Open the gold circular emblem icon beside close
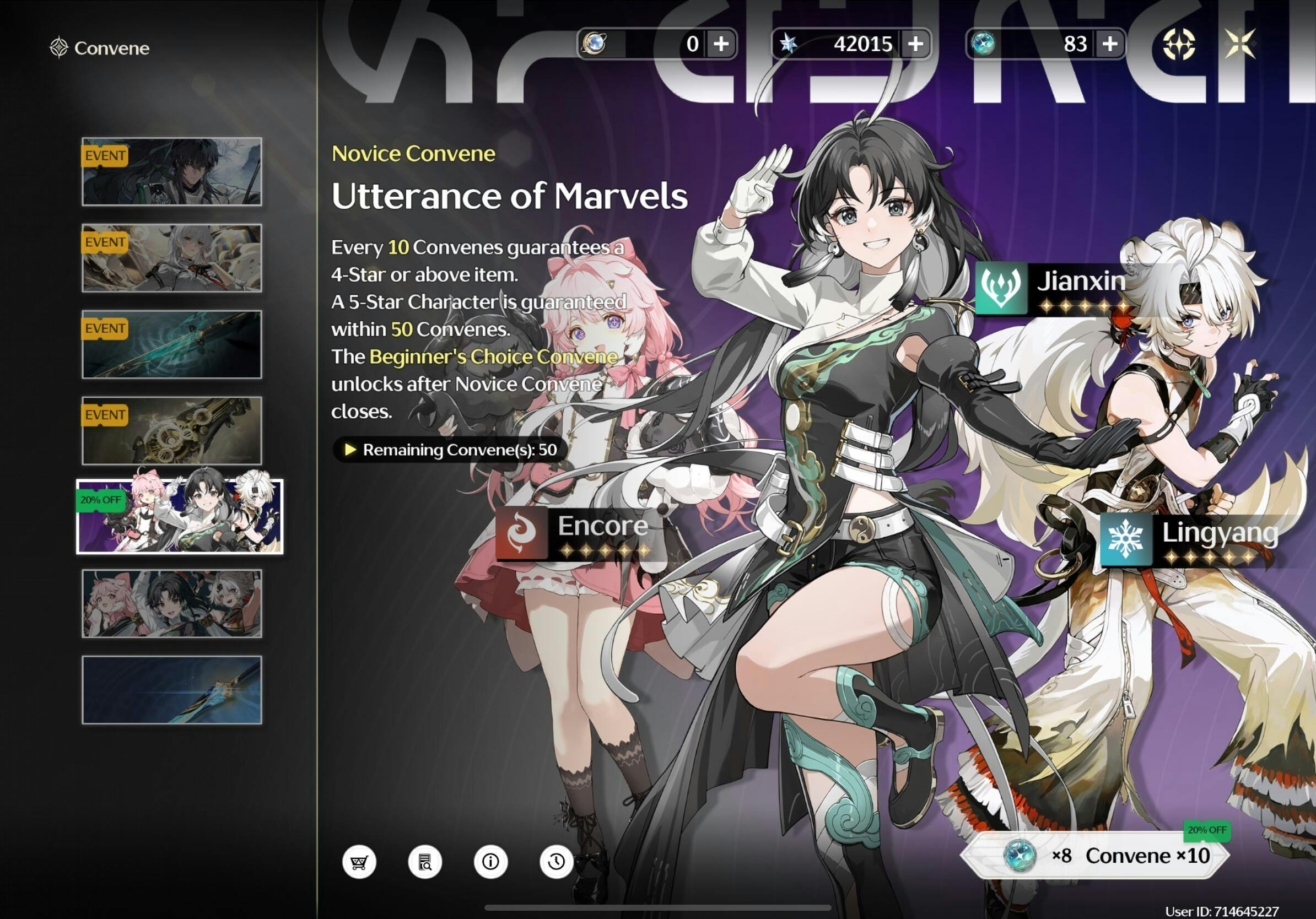 [1178, 44]
